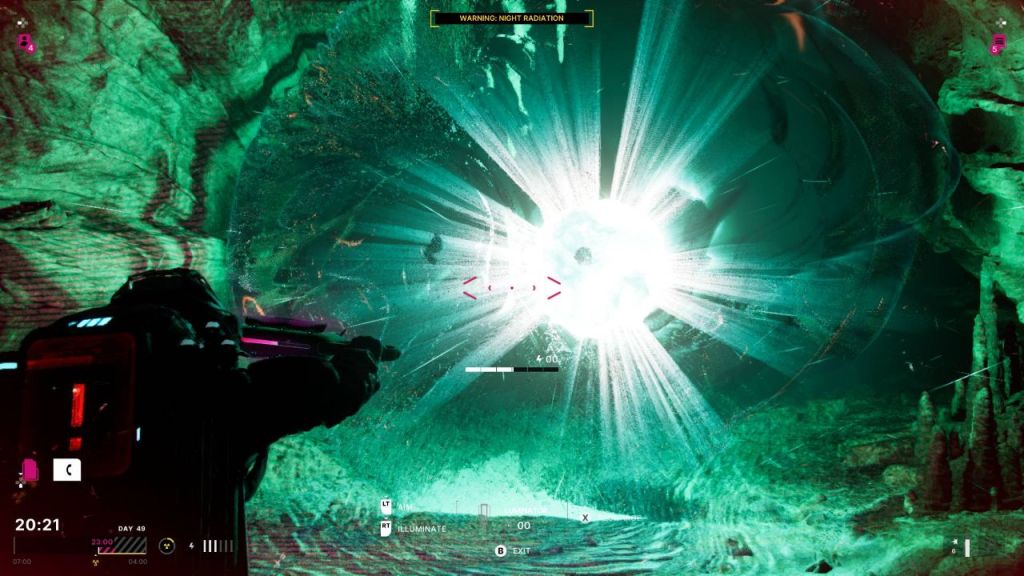Click the yellow radiation status icon
The width and height of the screenshot is (1024, 576).
(167, 546)
